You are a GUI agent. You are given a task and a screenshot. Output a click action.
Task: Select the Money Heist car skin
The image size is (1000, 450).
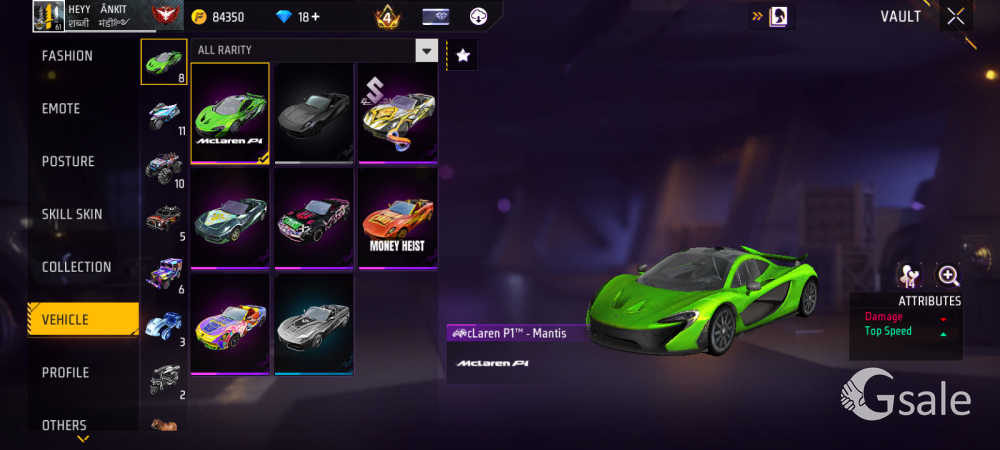(398, 217)
